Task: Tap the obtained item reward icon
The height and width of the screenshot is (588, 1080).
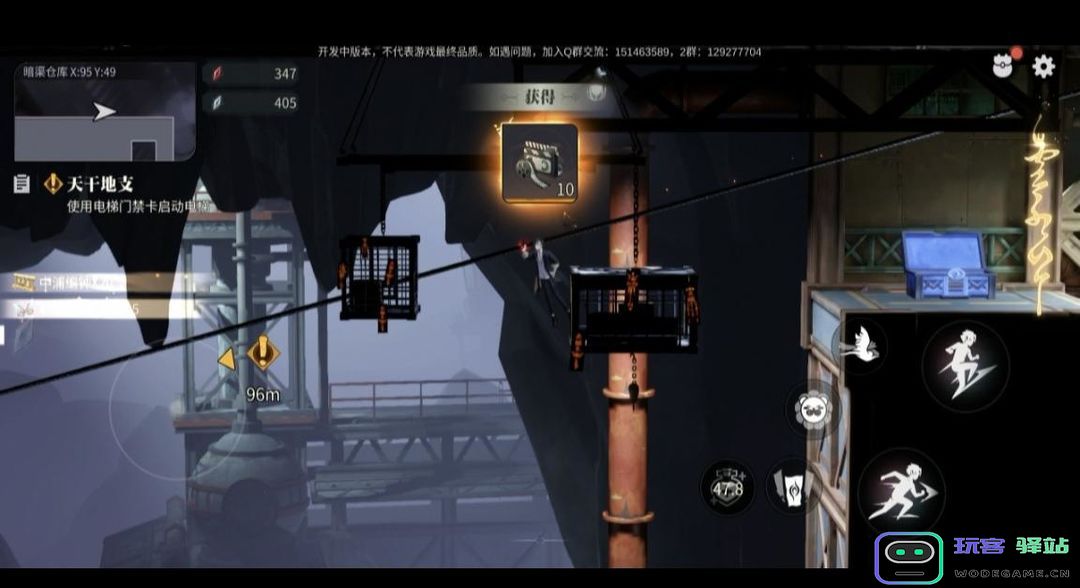Action: tap(540, 163)
